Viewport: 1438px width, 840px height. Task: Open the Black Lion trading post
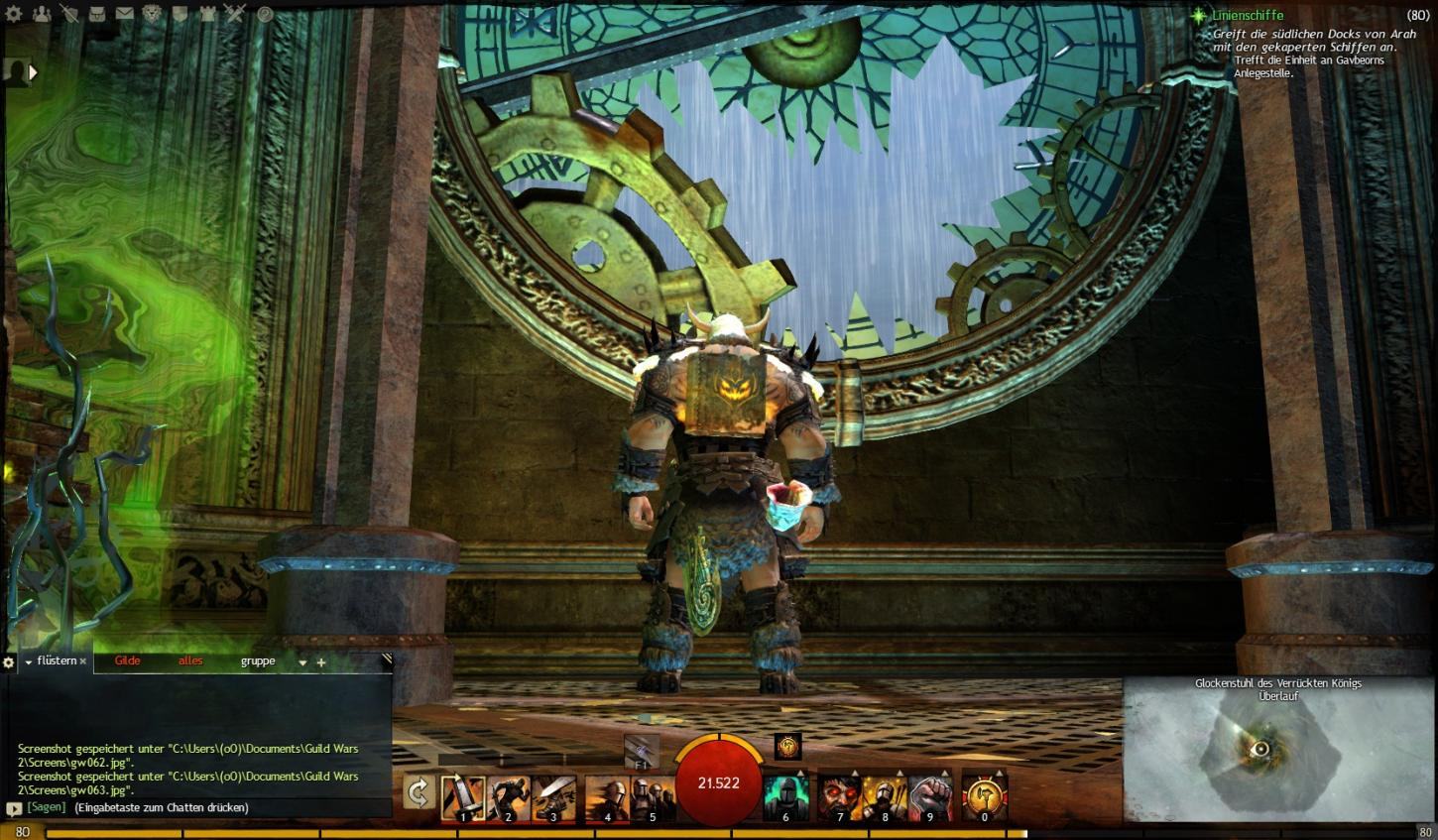coord(152,14)
